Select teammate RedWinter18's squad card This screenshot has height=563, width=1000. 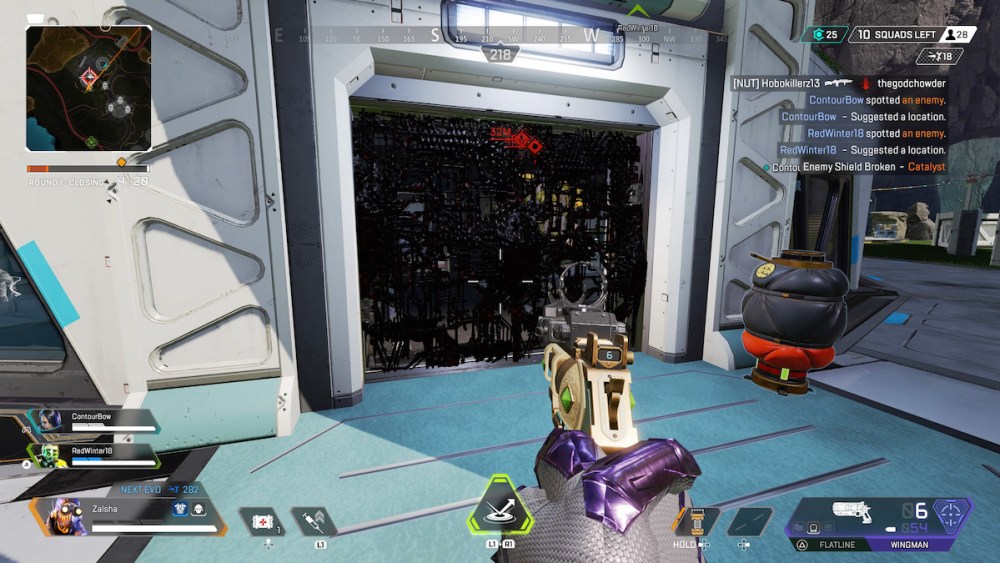97,456
